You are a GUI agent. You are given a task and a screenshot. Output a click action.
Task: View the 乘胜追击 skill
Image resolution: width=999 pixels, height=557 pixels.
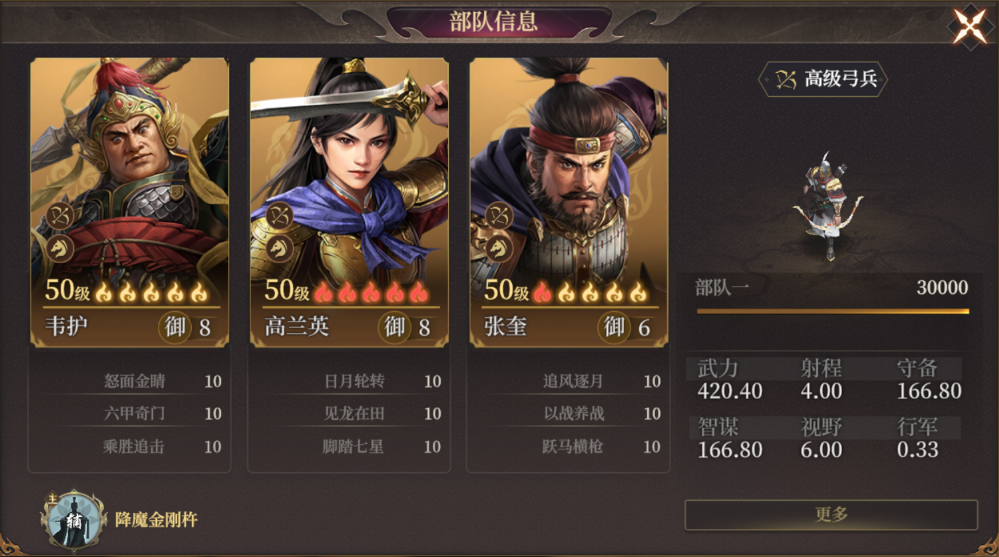[135, 447]
